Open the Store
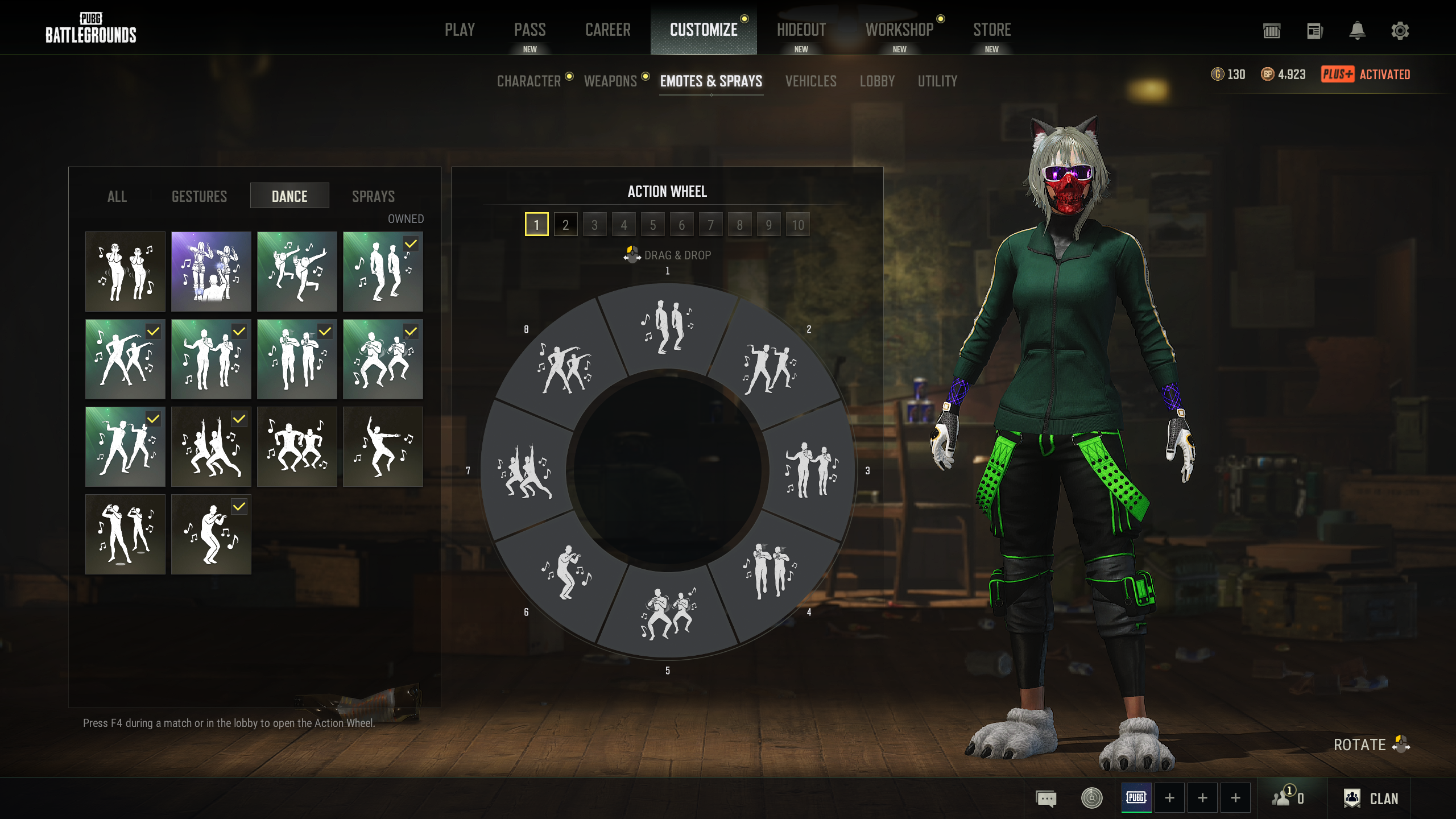 tap(992, 30)
